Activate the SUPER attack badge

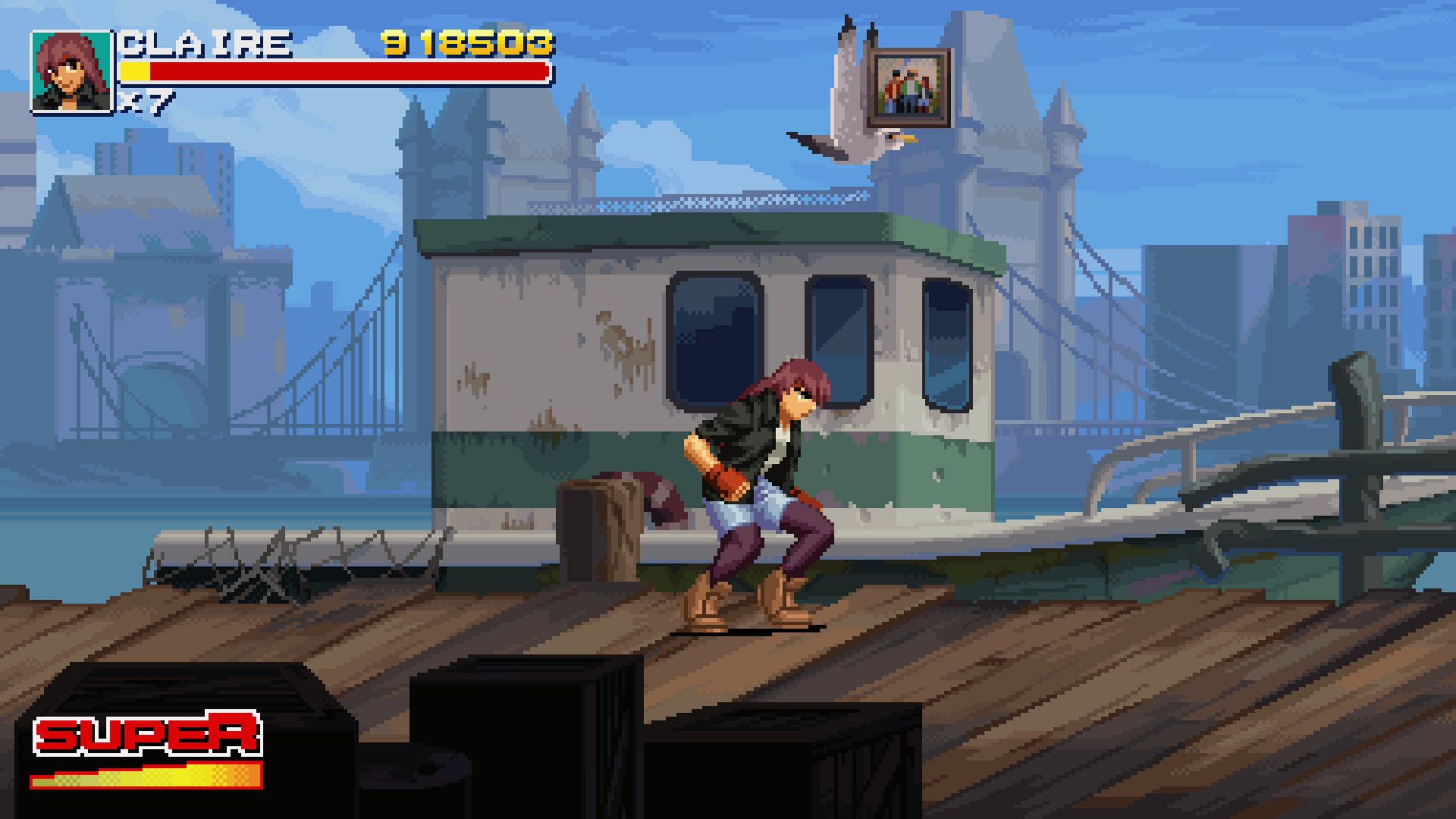148,734
